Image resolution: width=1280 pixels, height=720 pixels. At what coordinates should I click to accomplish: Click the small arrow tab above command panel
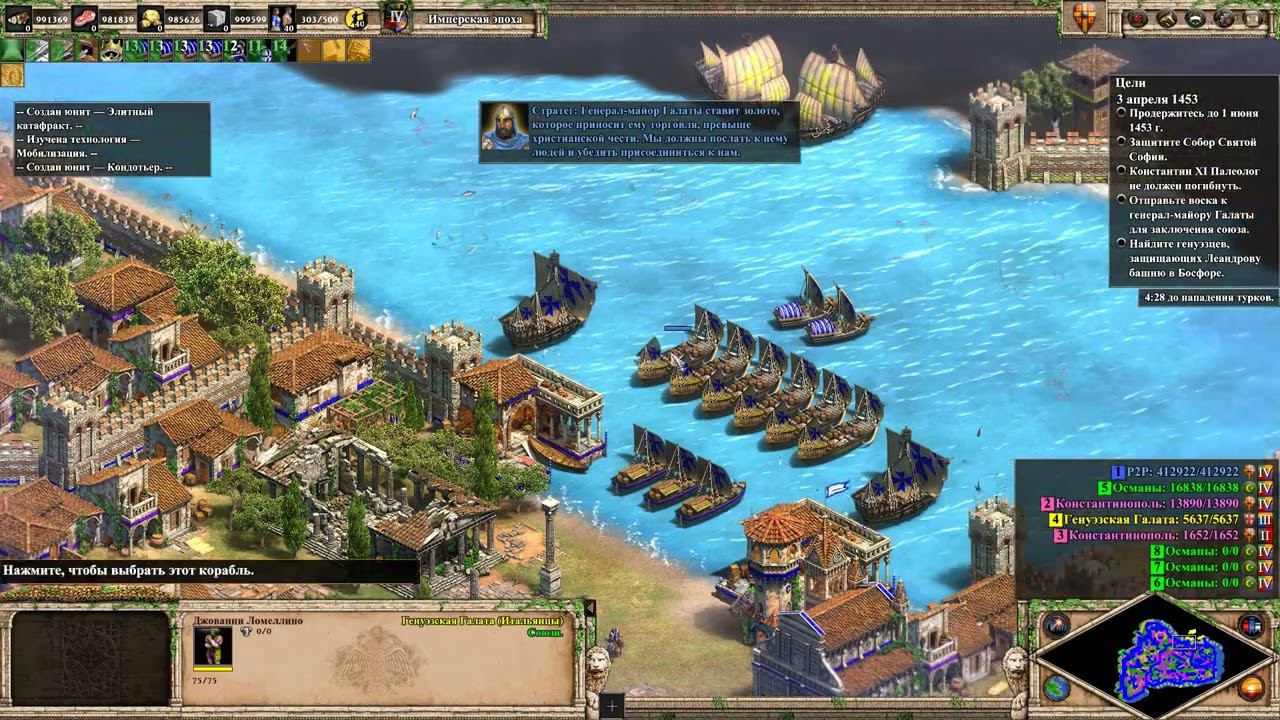pos(590,608)
